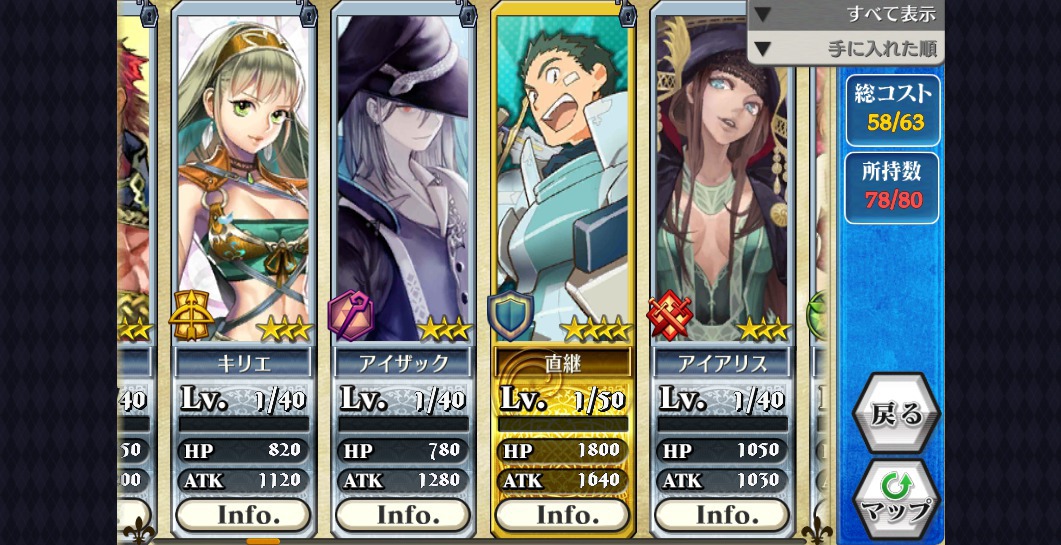Go back with the 戻る button
The height and width of the screenshot is (545, 1061).
pos(895,414)
